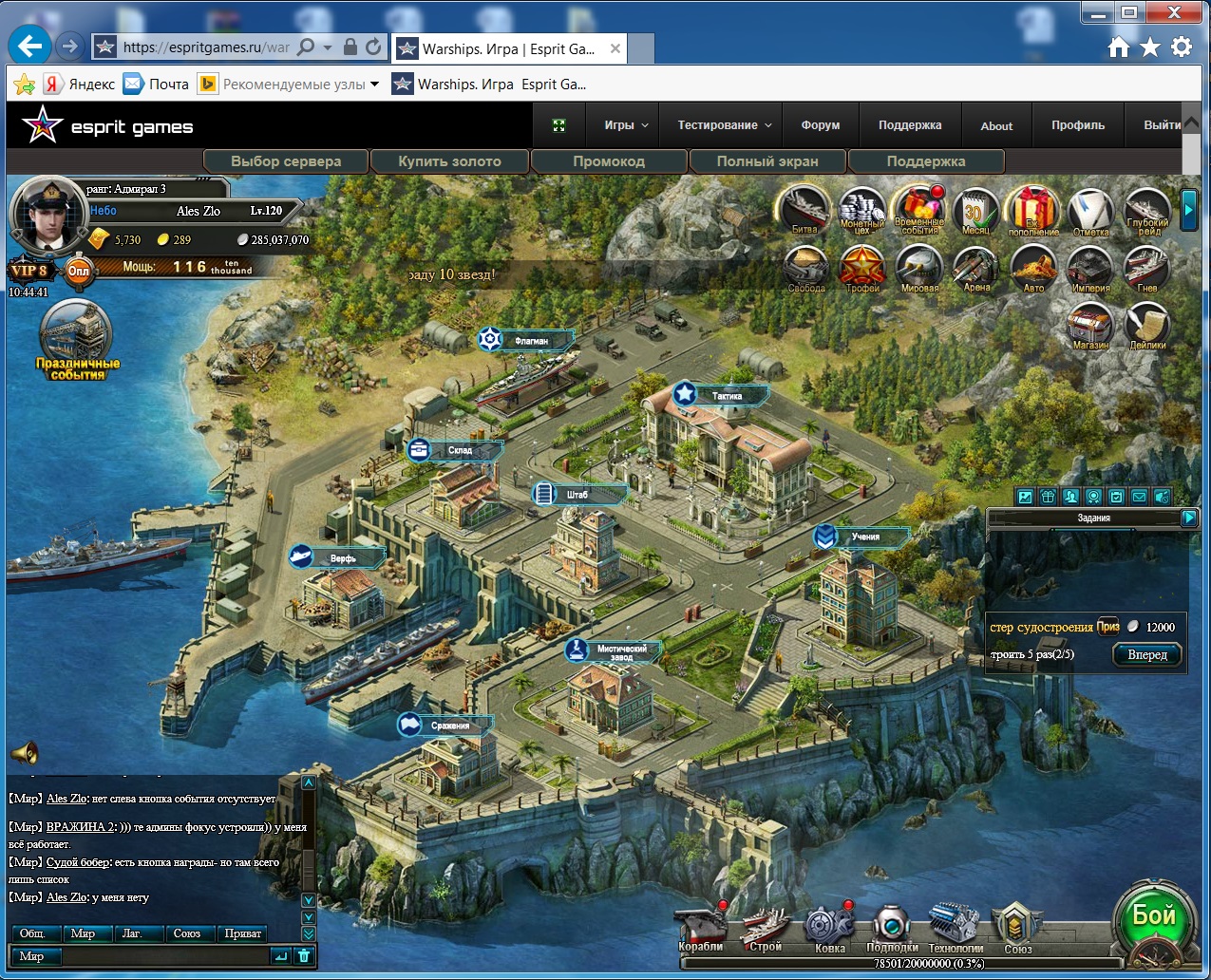Toggle Полный экран fullscreen mode
The height and width of the screenshot is (980, 1211).
pyautogui.click(x=766, y=161)
